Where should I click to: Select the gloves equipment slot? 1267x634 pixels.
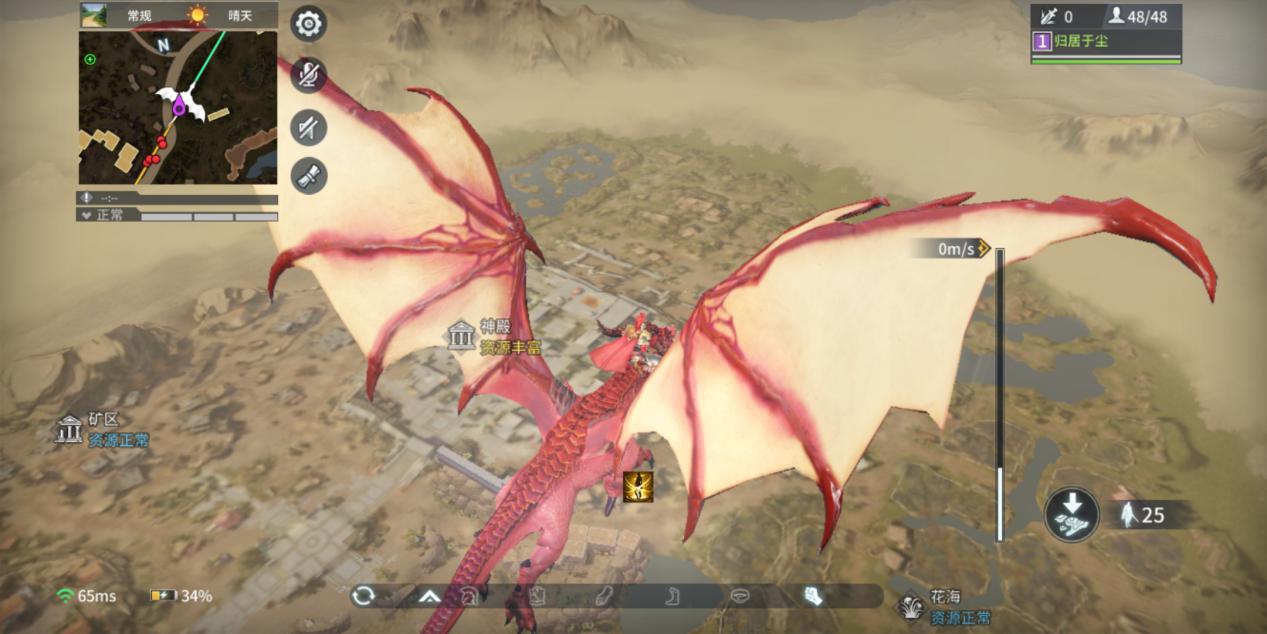pyautogui.click(x=813, y=596)
